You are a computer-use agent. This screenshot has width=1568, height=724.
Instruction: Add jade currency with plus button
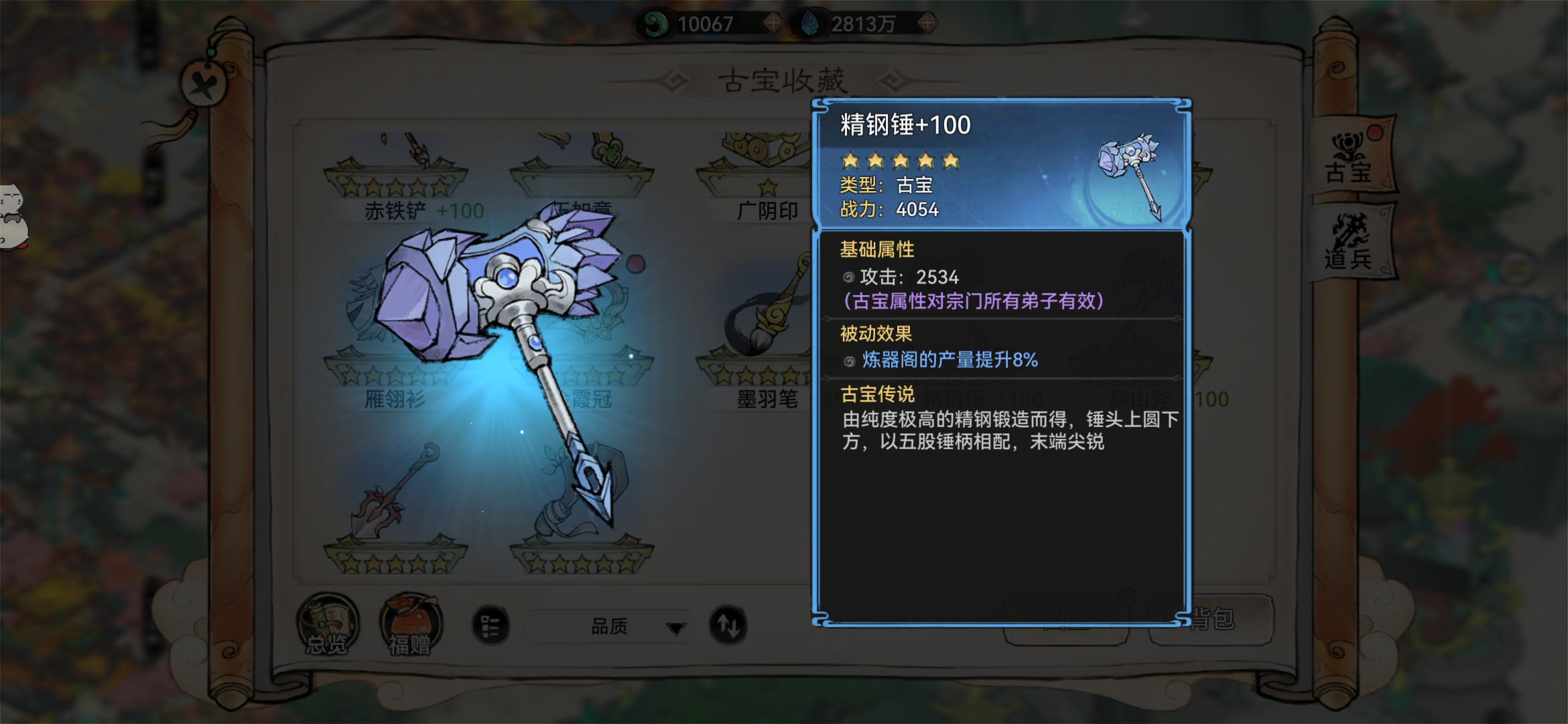773,23
